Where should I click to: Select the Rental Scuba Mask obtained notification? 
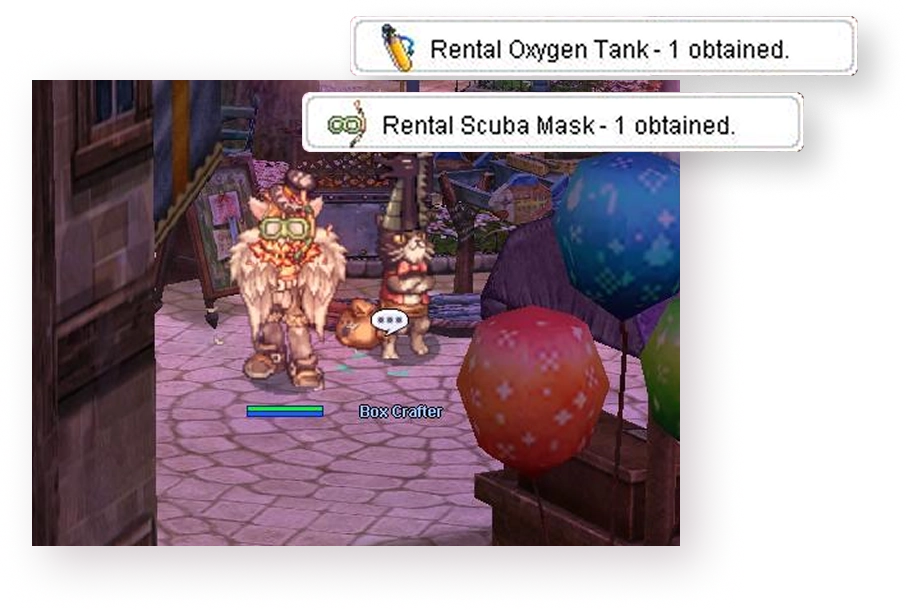pos(553,125)
